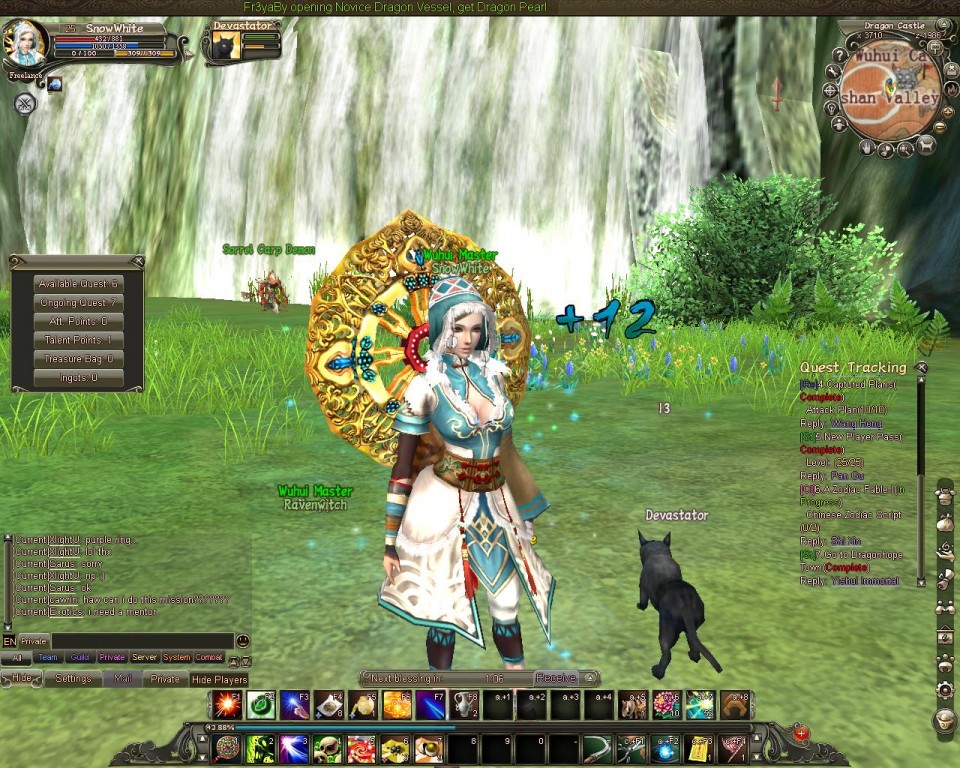Click the Talent Points button
960x768 pixels.
click(78, 340)
